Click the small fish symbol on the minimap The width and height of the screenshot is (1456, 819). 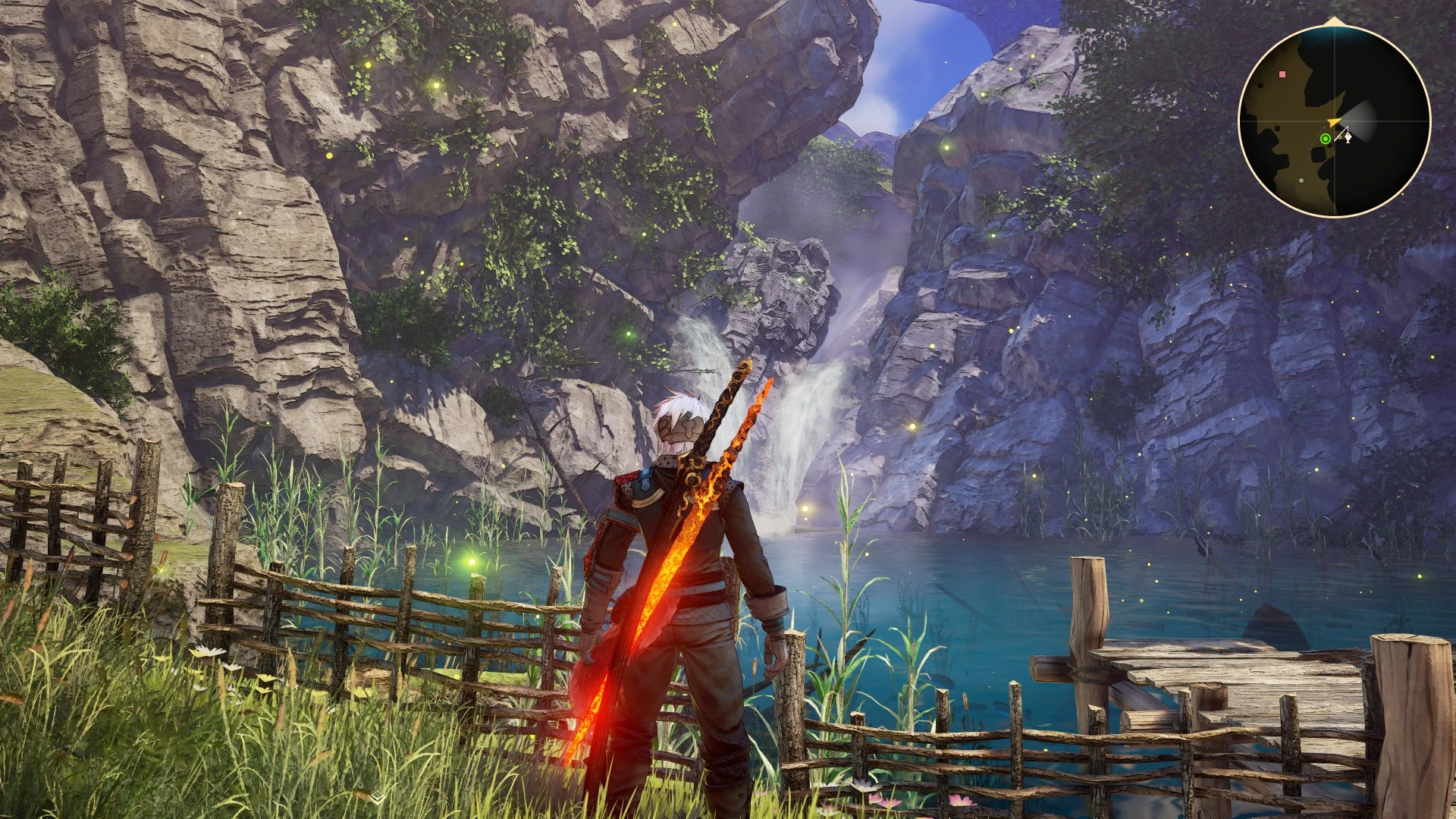pyautogui.click(x=1348, y=139)
